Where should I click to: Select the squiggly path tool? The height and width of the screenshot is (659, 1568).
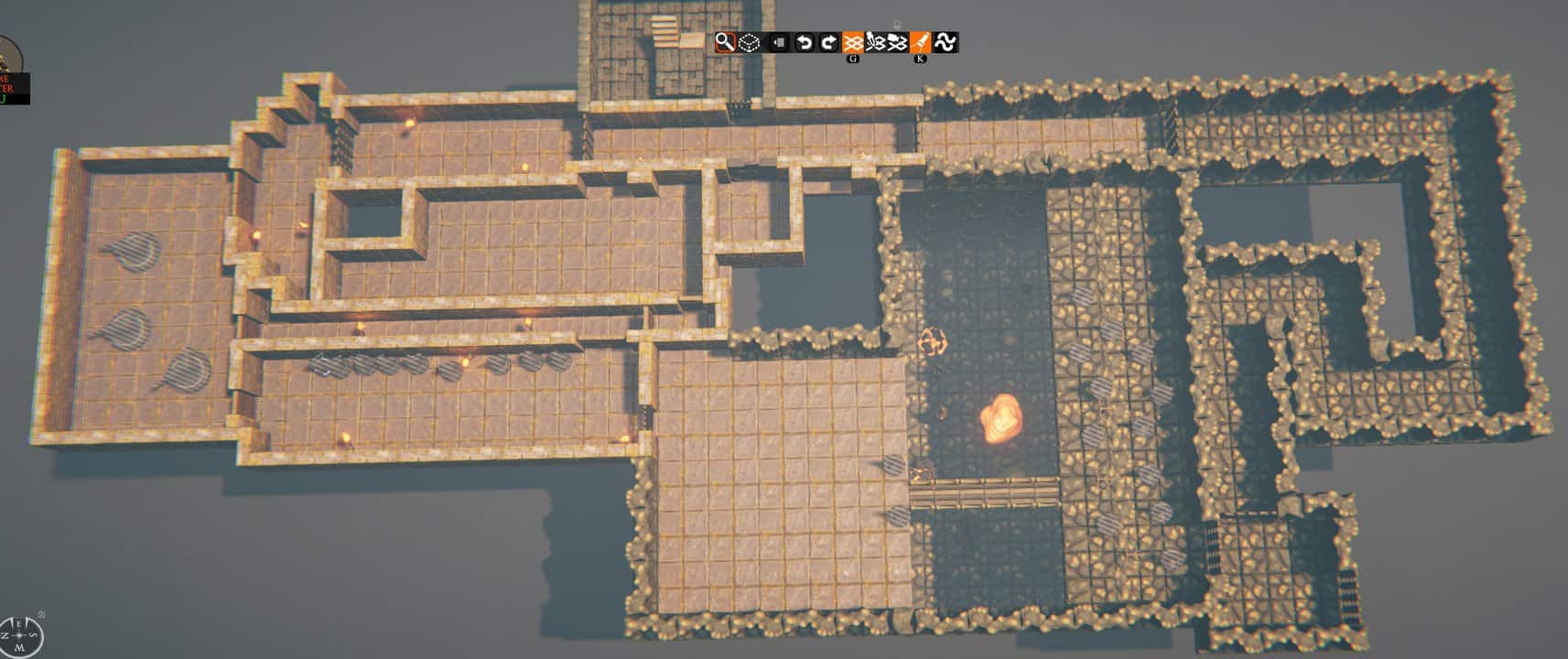pos(947,42)
